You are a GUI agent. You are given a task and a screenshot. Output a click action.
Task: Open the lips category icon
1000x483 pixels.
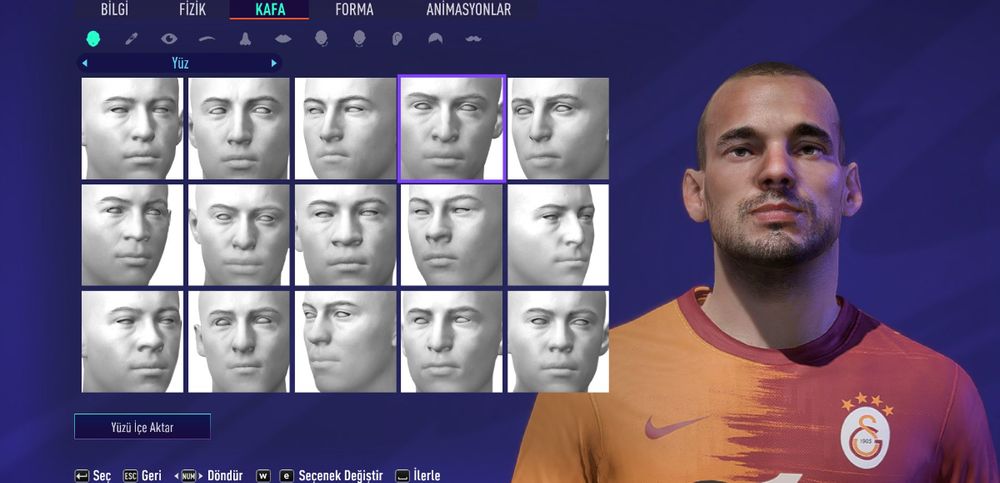(x=283, y=39)
